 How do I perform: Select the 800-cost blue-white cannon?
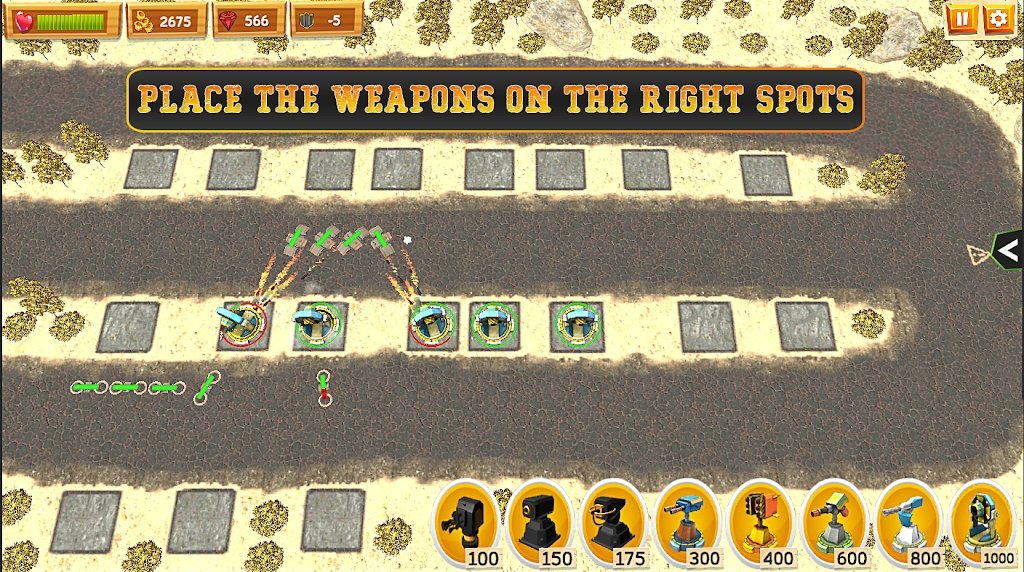coord(910,522)
